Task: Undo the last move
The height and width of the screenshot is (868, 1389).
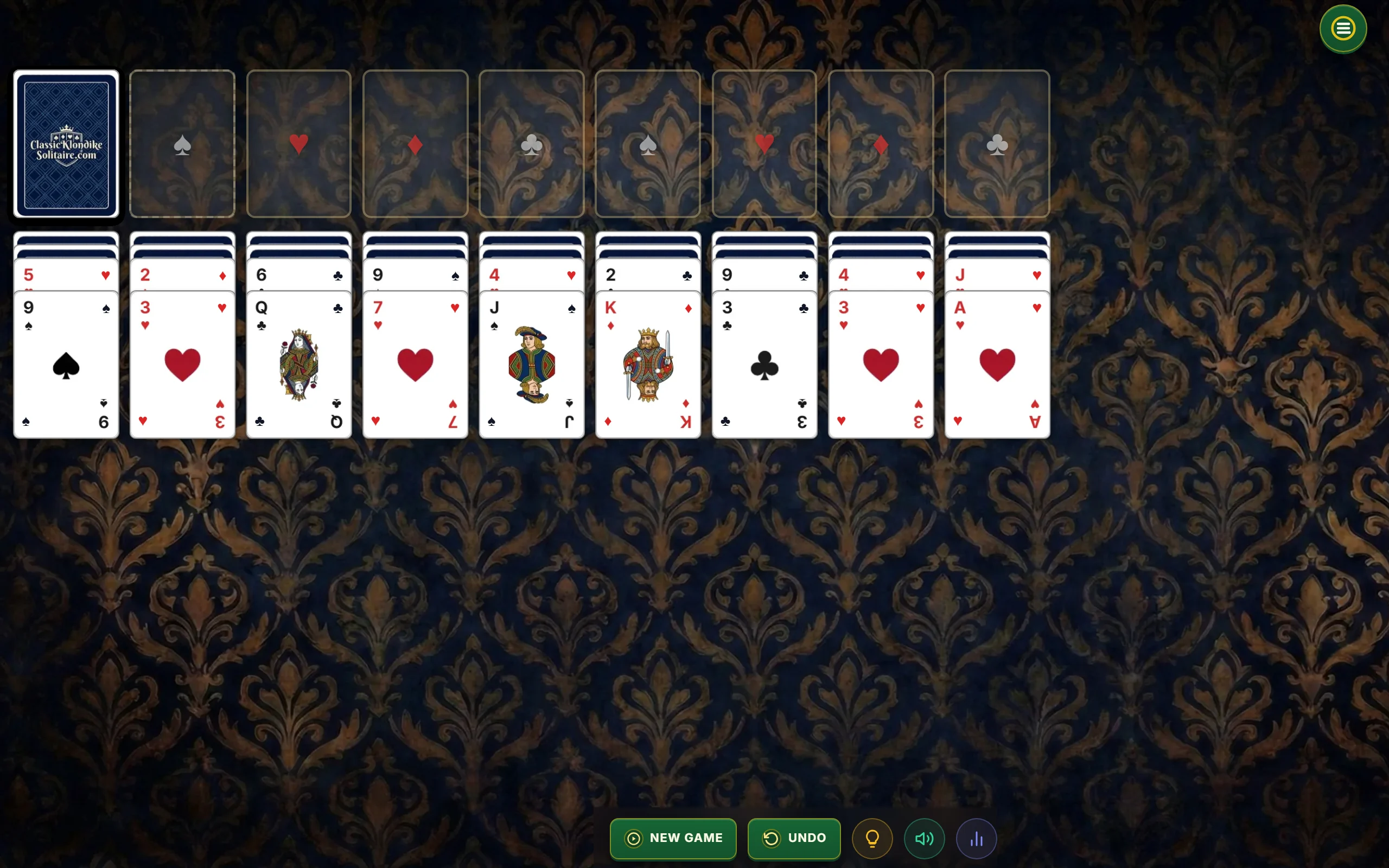Action: point(793,838)
